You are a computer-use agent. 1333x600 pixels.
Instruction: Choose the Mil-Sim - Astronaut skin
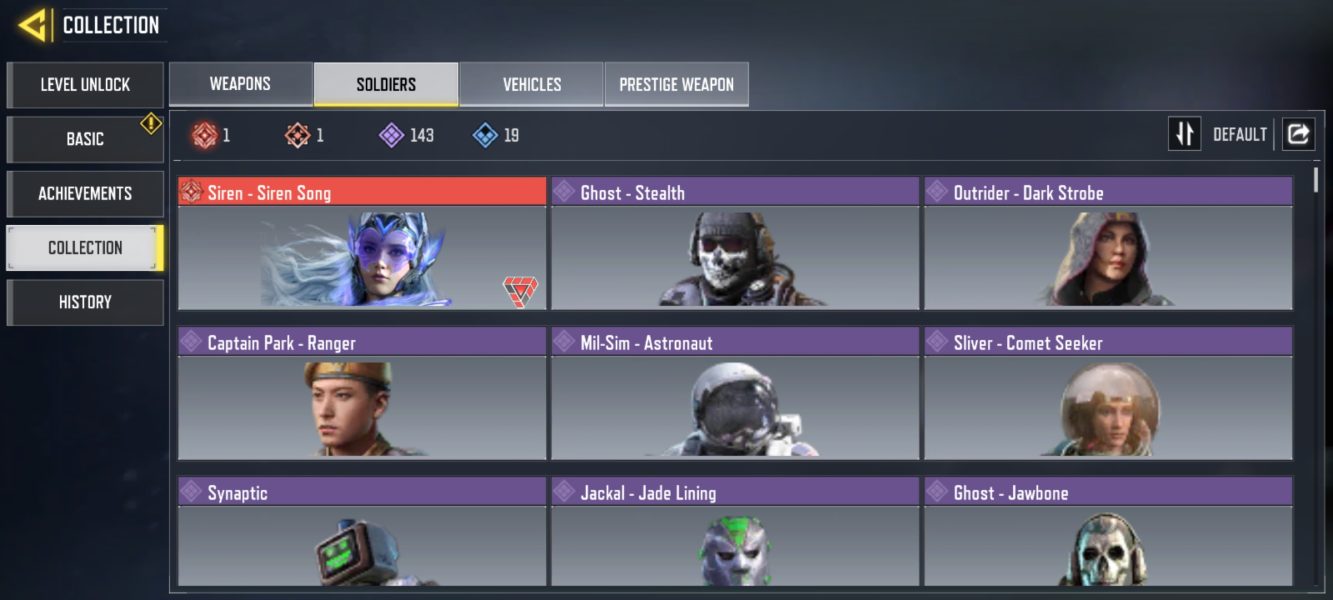[735, 394]
